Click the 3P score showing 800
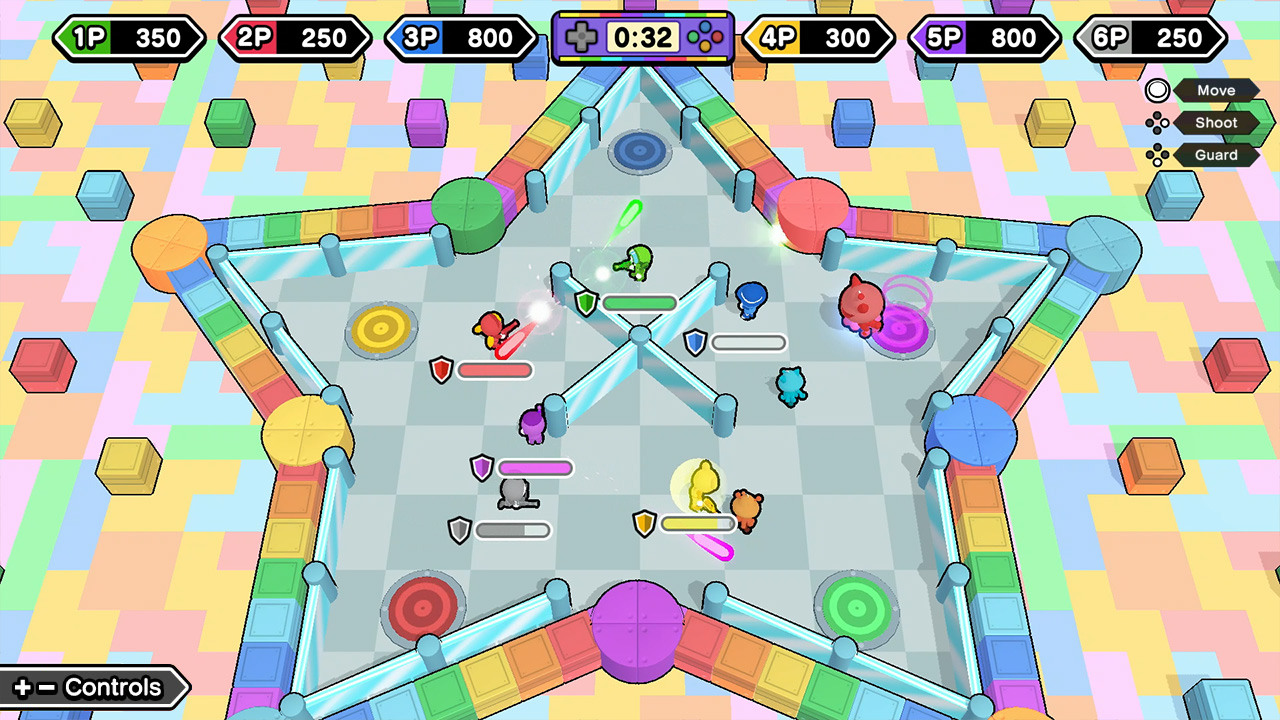This screenshot has height=720, width=1280. coord(460,39)
